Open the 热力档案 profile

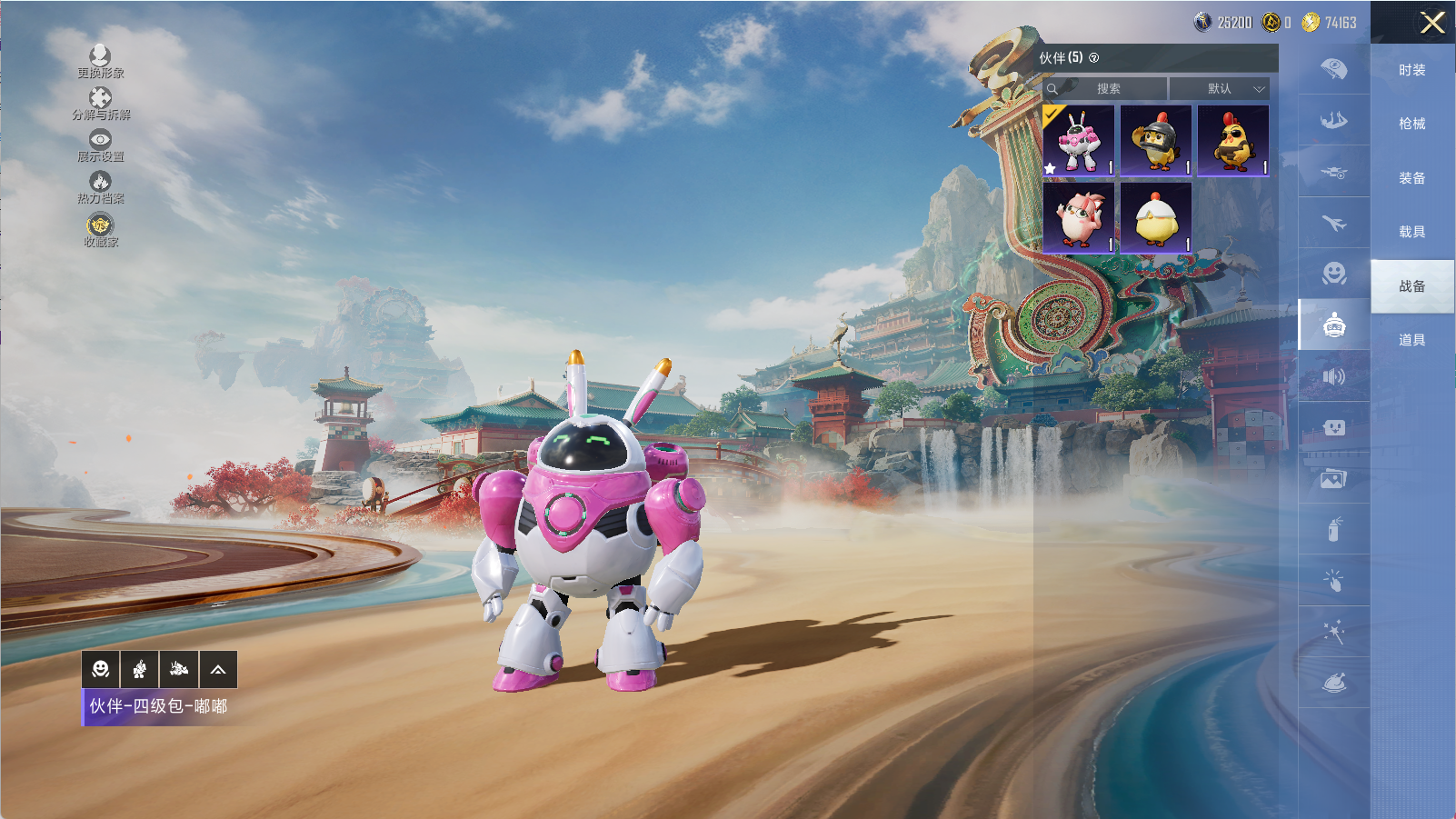point(100,187)
